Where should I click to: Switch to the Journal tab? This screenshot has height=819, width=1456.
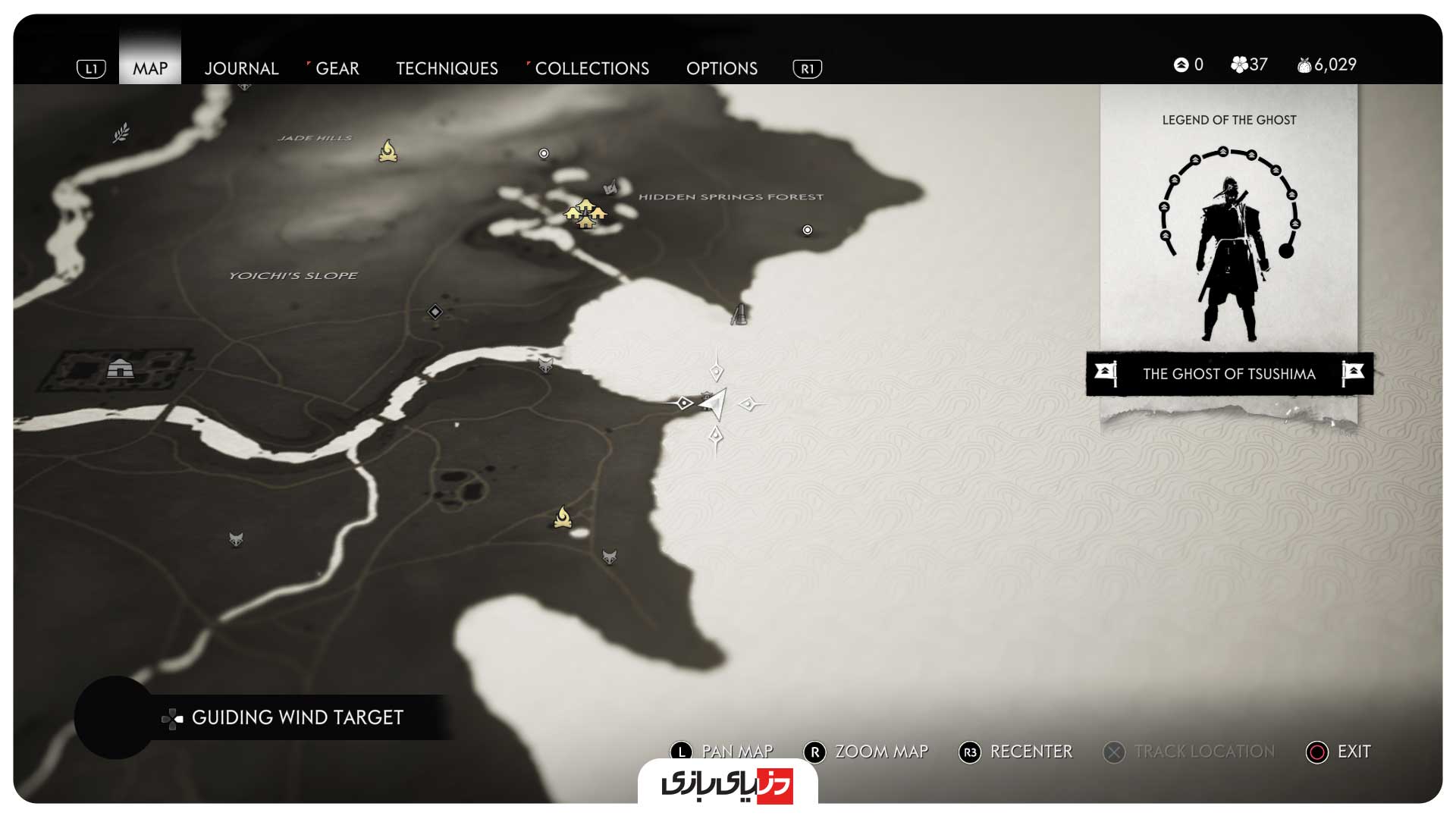point(241,68)
